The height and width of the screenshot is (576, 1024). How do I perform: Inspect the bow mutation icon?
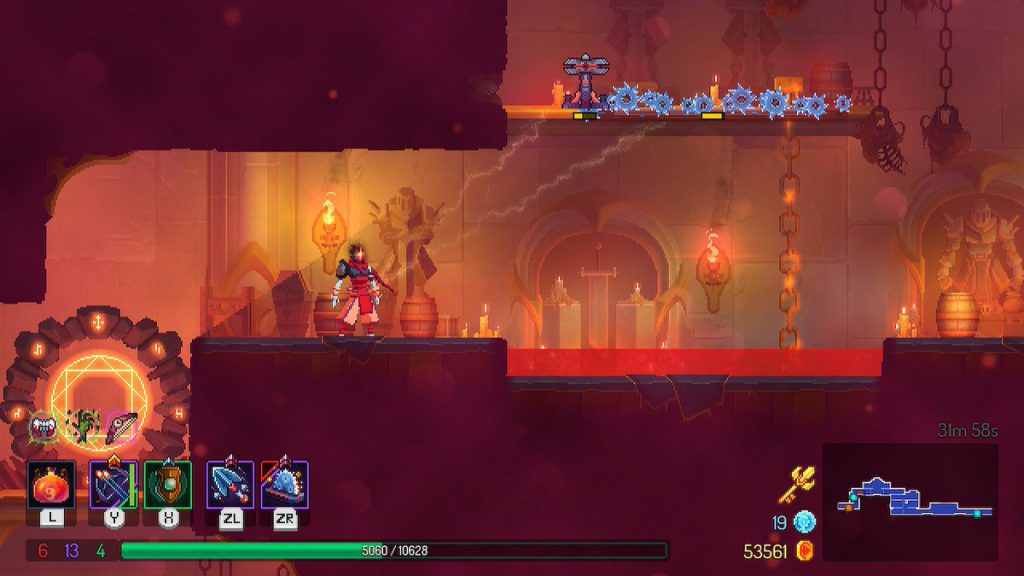[121, 426]
